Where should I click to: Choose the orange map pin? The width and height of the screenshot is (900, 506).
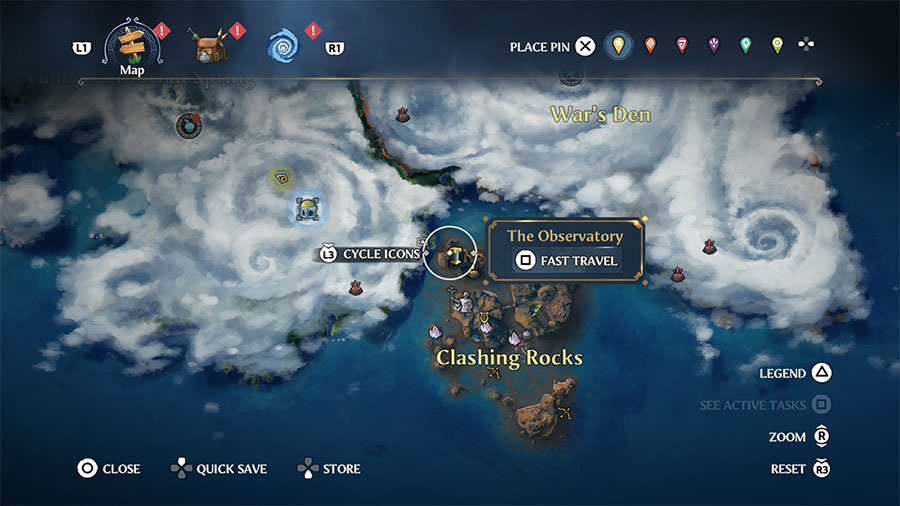click(x=651, y=45)
